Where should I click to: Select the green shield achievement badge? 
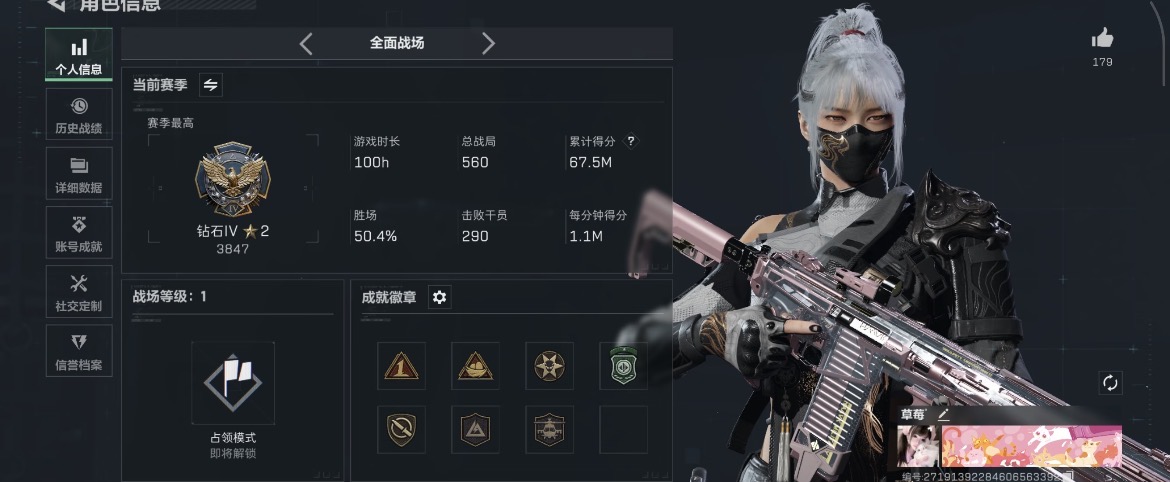pos(623,365)
